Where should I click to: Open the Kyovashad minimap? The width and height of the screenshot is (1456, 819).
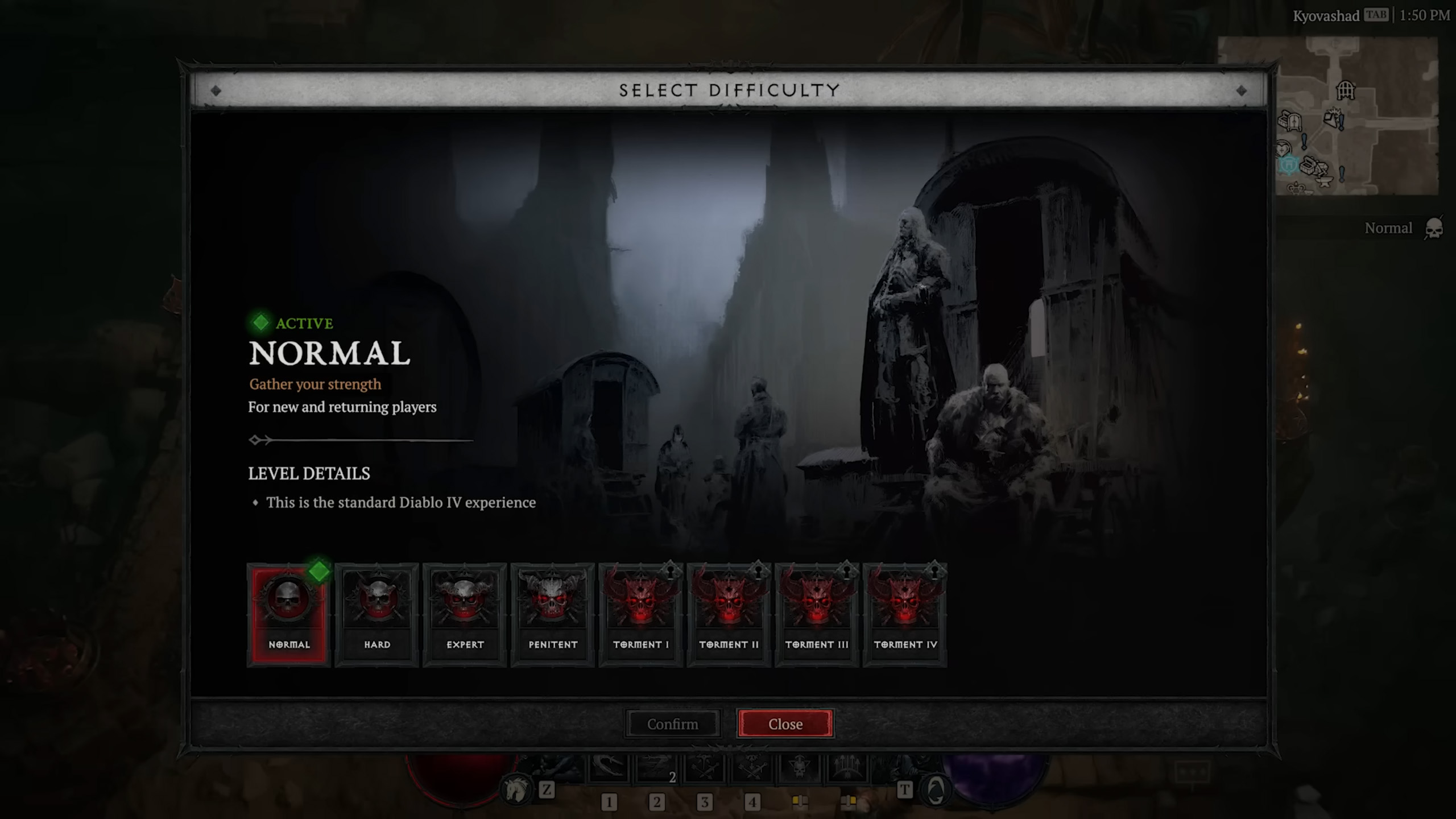[1356, 116]
